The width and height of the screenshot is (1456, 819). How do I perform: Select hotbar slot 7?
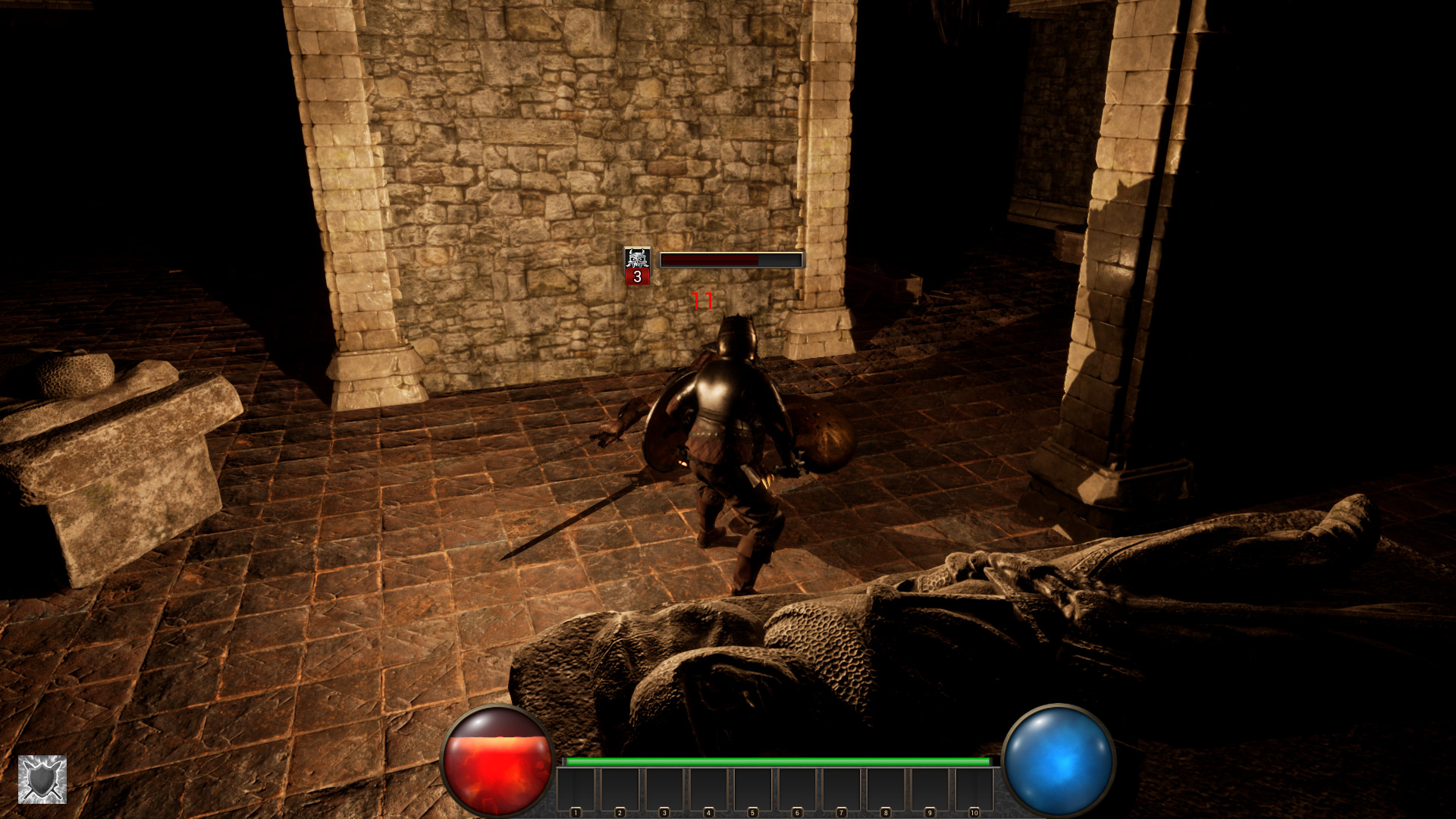843,789
